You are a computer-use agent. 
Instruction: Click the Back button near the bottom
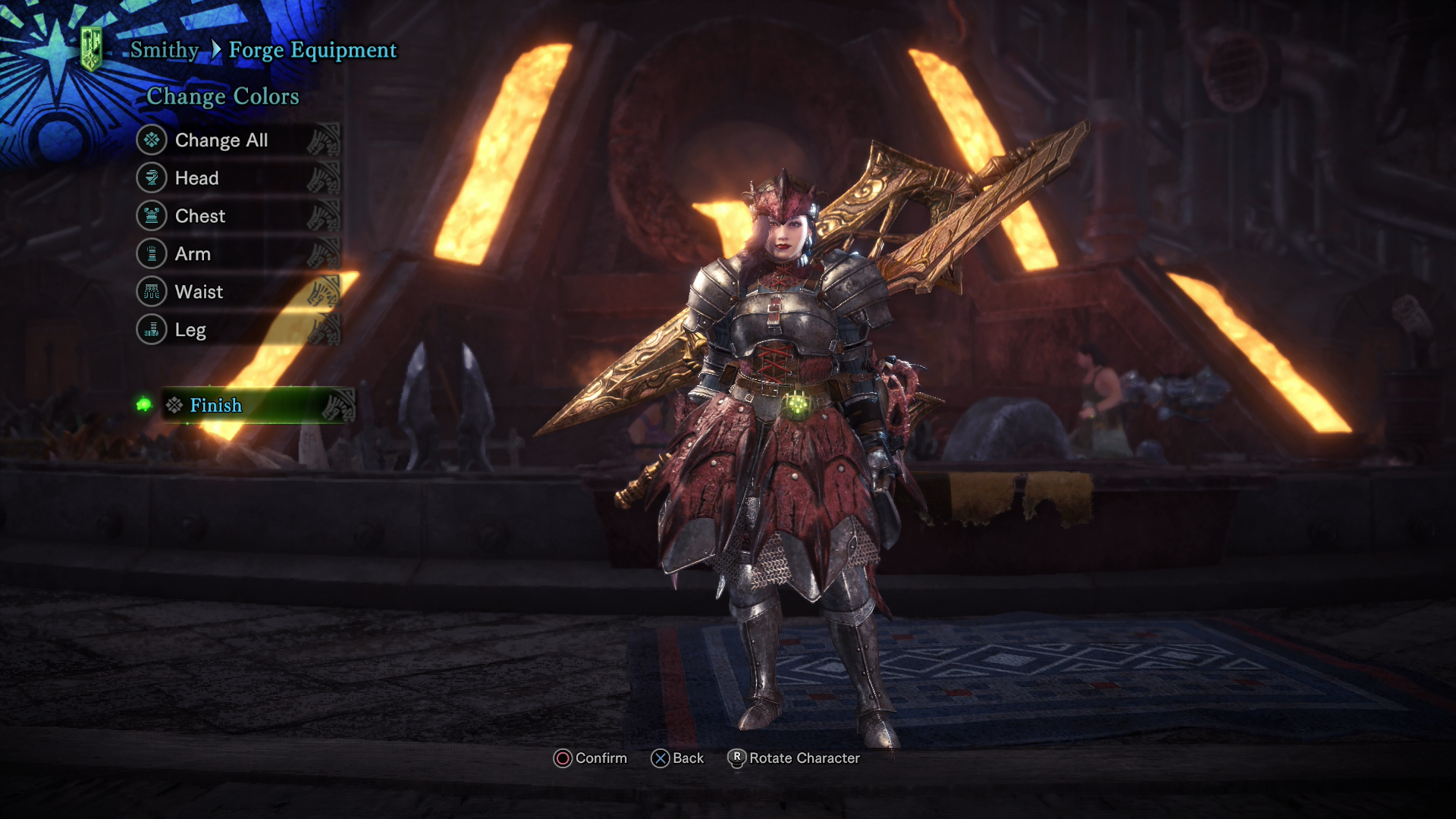click(x=679, y=758)
